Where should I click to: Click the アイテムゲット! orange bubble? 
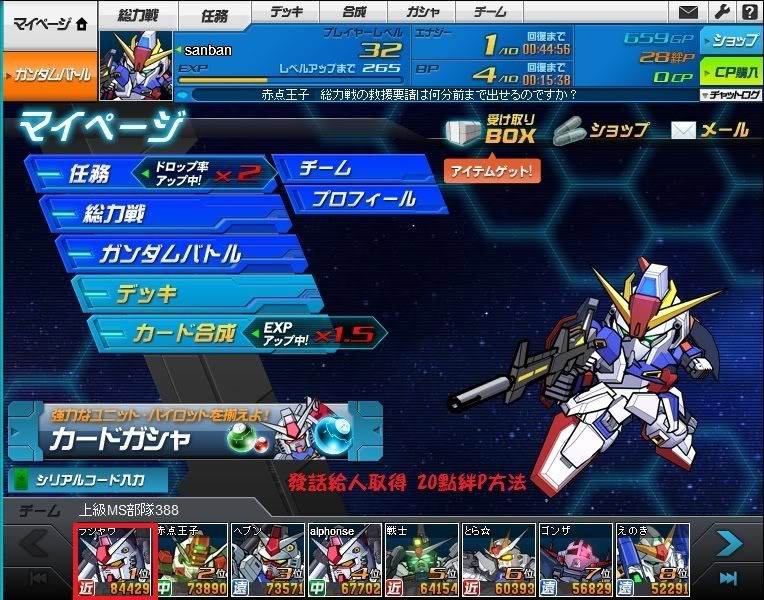click(492, 171)
